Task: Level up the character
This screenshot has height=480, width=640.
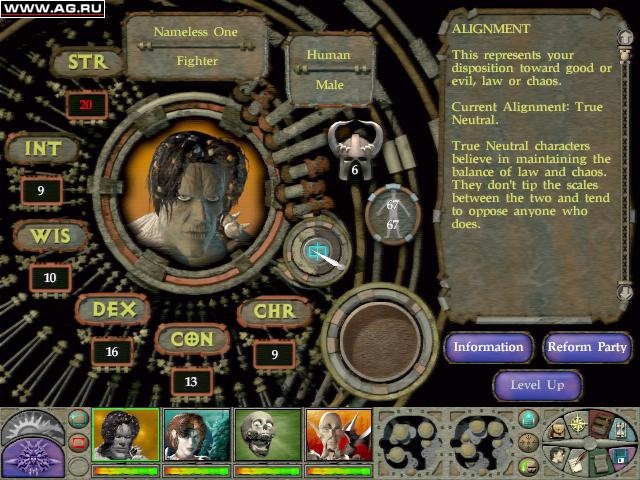Action: click(x=538, y=385)
